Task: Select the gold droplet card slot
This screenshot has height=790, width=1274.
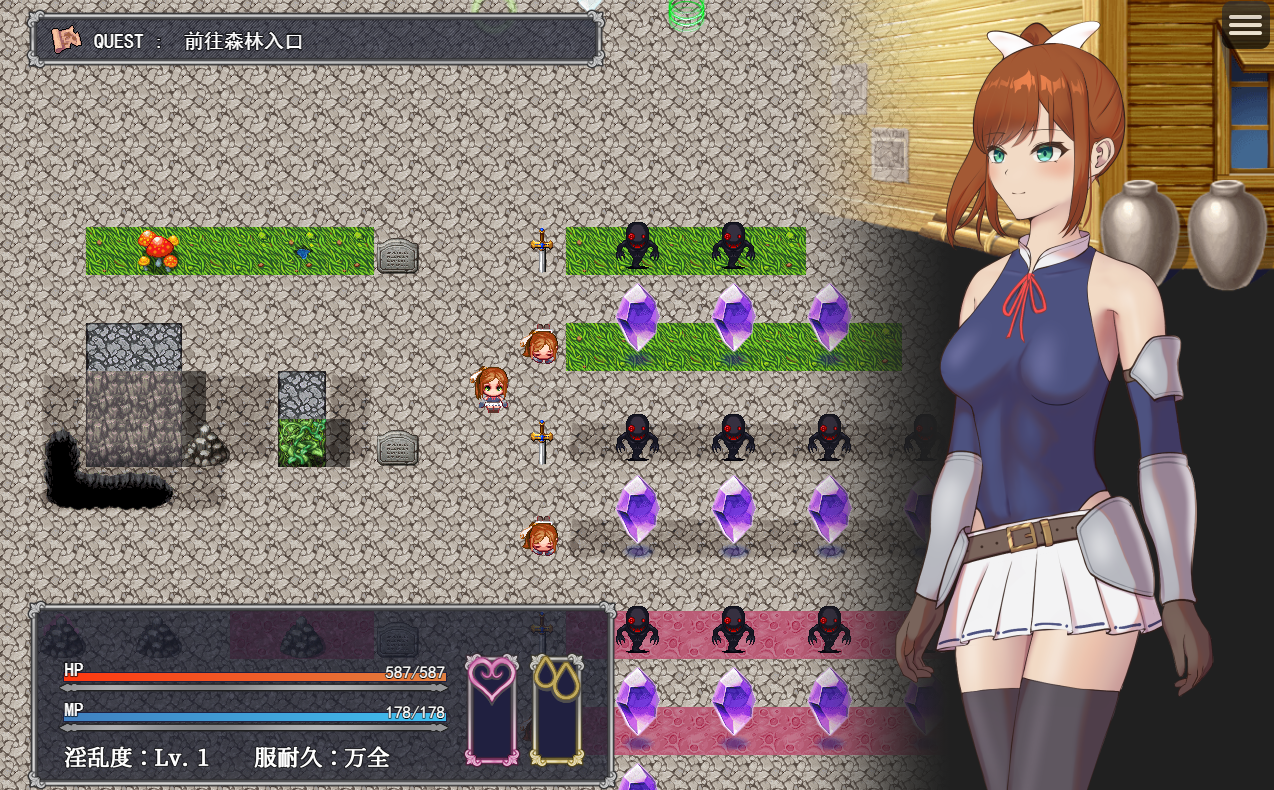Action: pyautogui.click(x=557, y=709)
